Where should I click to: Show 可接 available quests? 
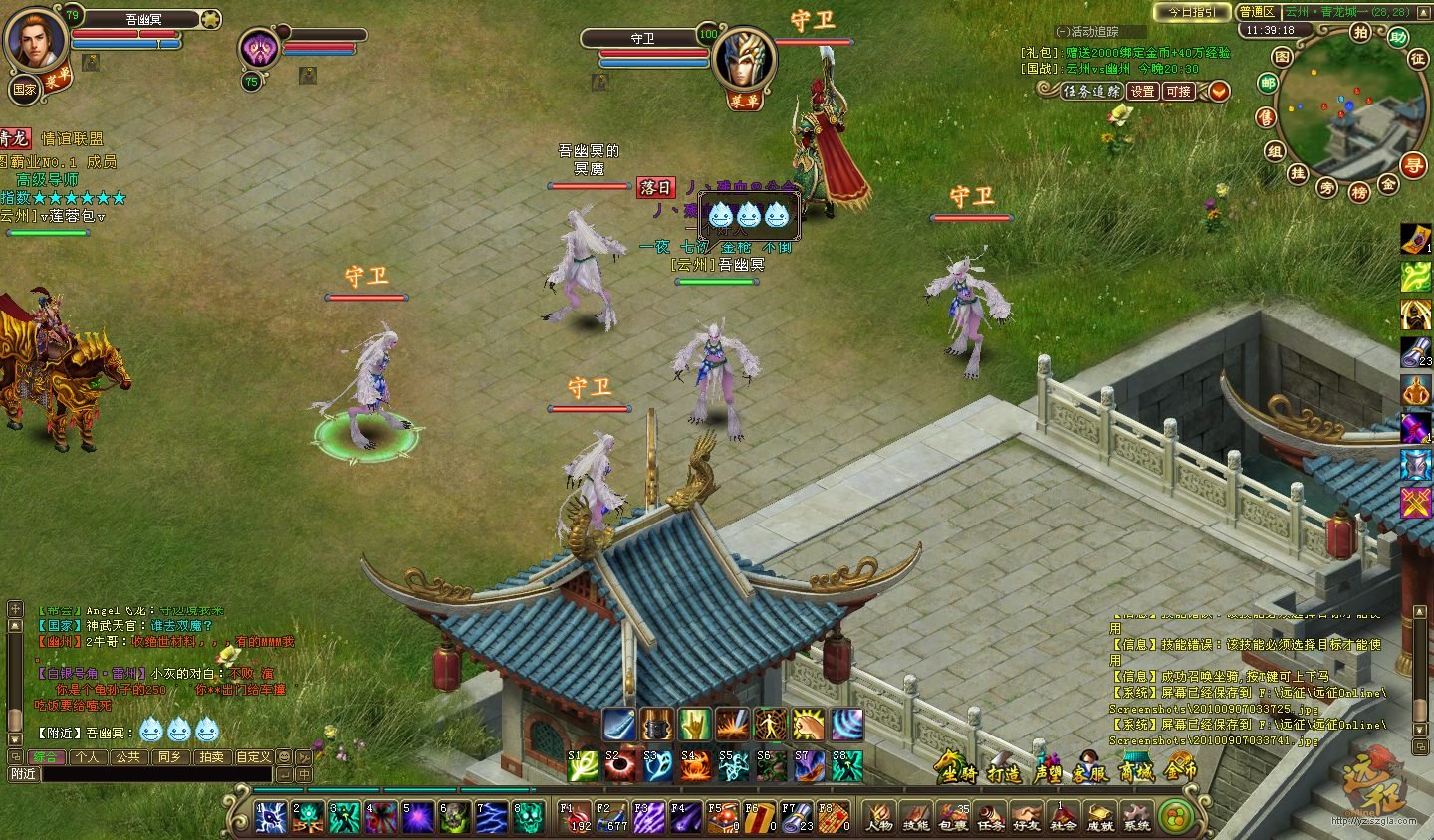(1178, 91)
